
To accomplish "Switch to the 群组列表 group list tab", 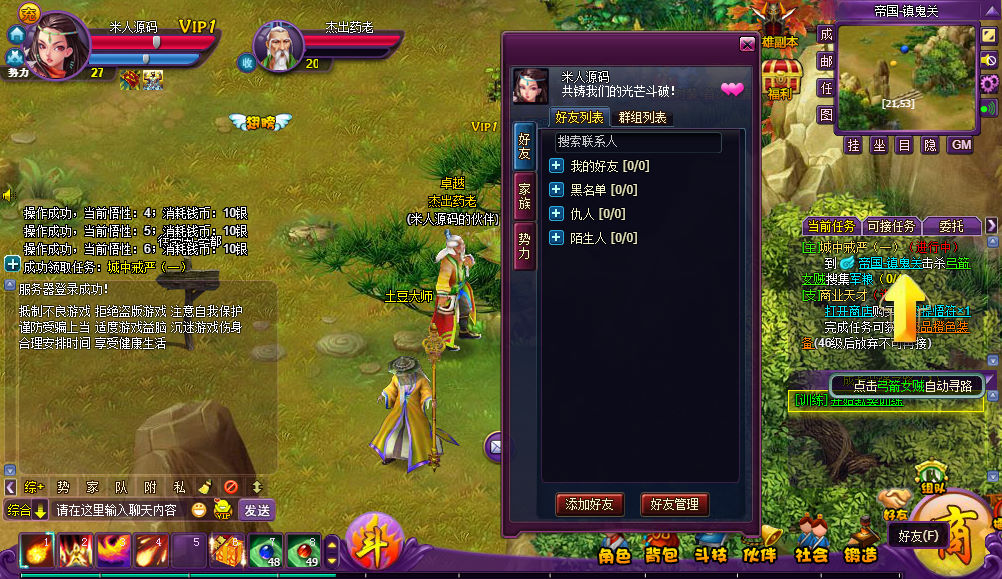I will 643,118.
